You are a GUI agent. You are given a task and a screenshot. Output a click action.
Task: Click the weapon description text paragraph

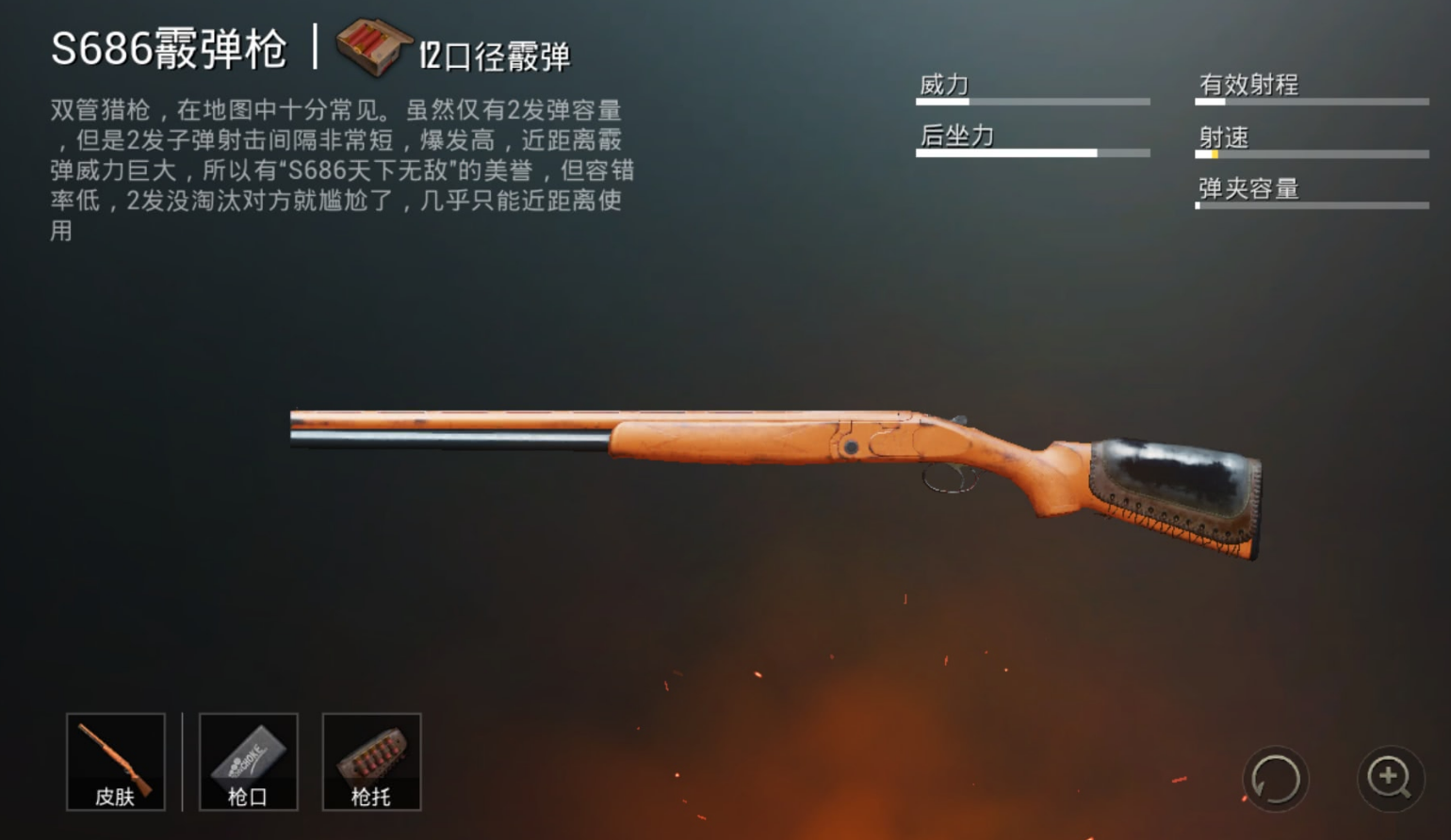[x=344, y=170]
